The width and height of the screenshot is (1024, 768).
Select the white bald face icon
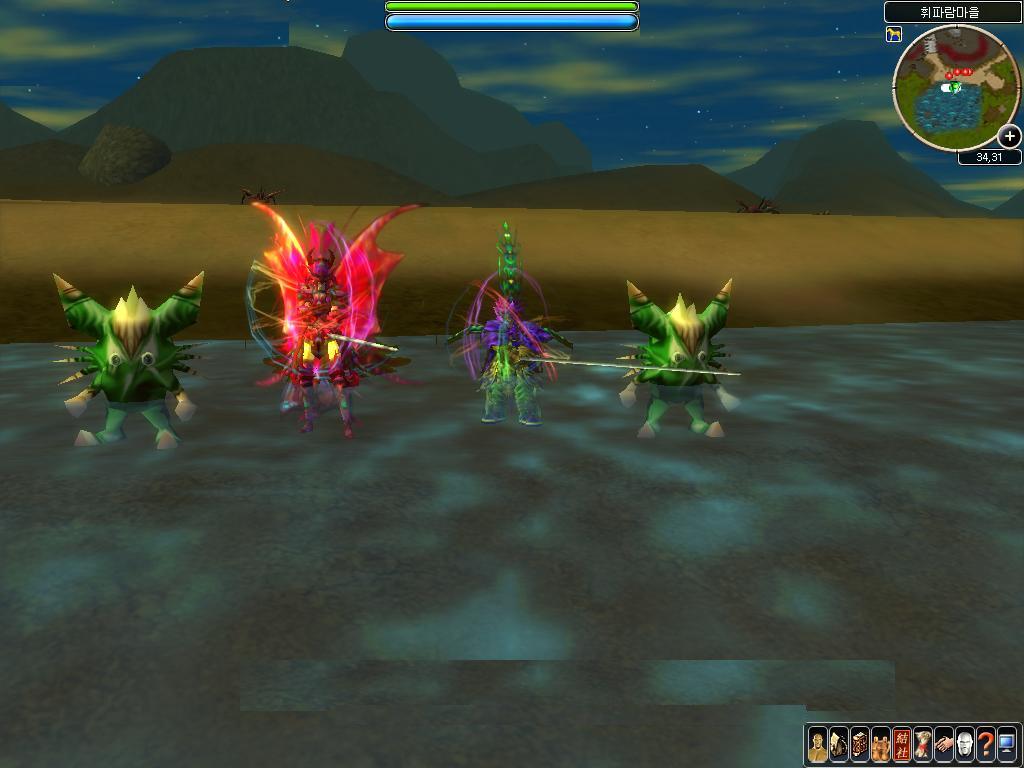965,744
